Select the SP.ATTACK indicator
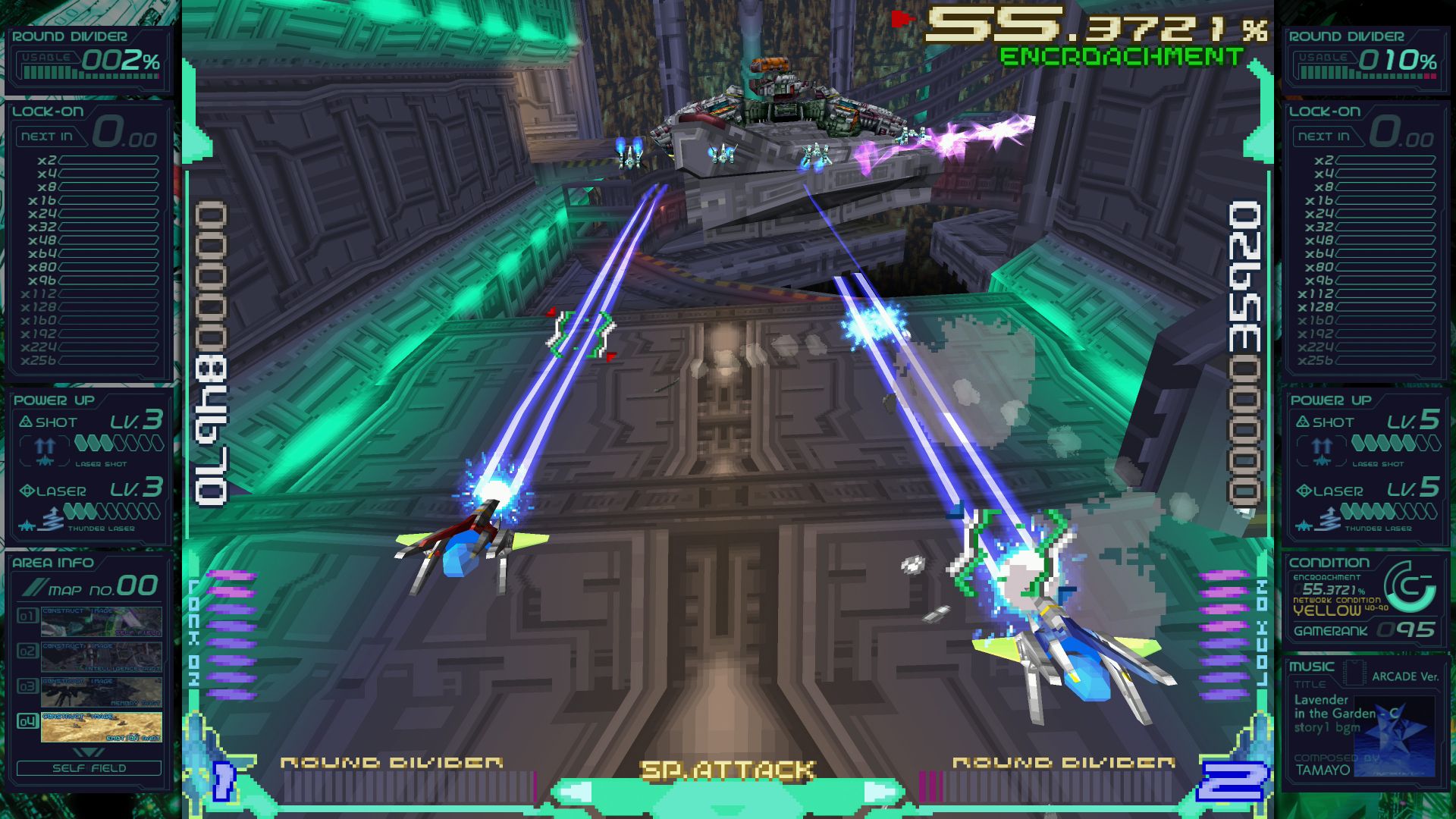 (x=726, y=771)
